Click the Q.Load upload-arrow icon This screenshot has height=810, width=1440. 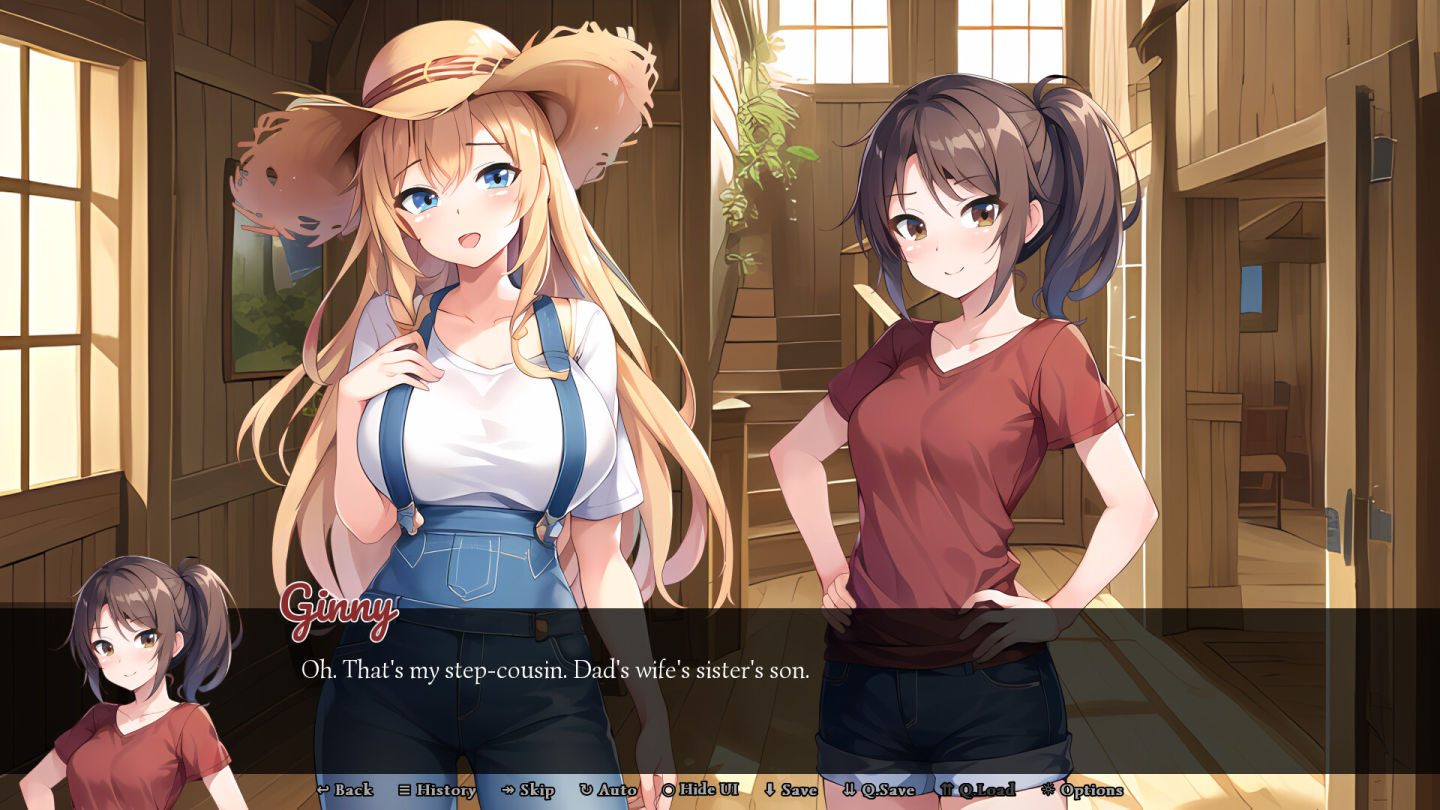point(948,790)
